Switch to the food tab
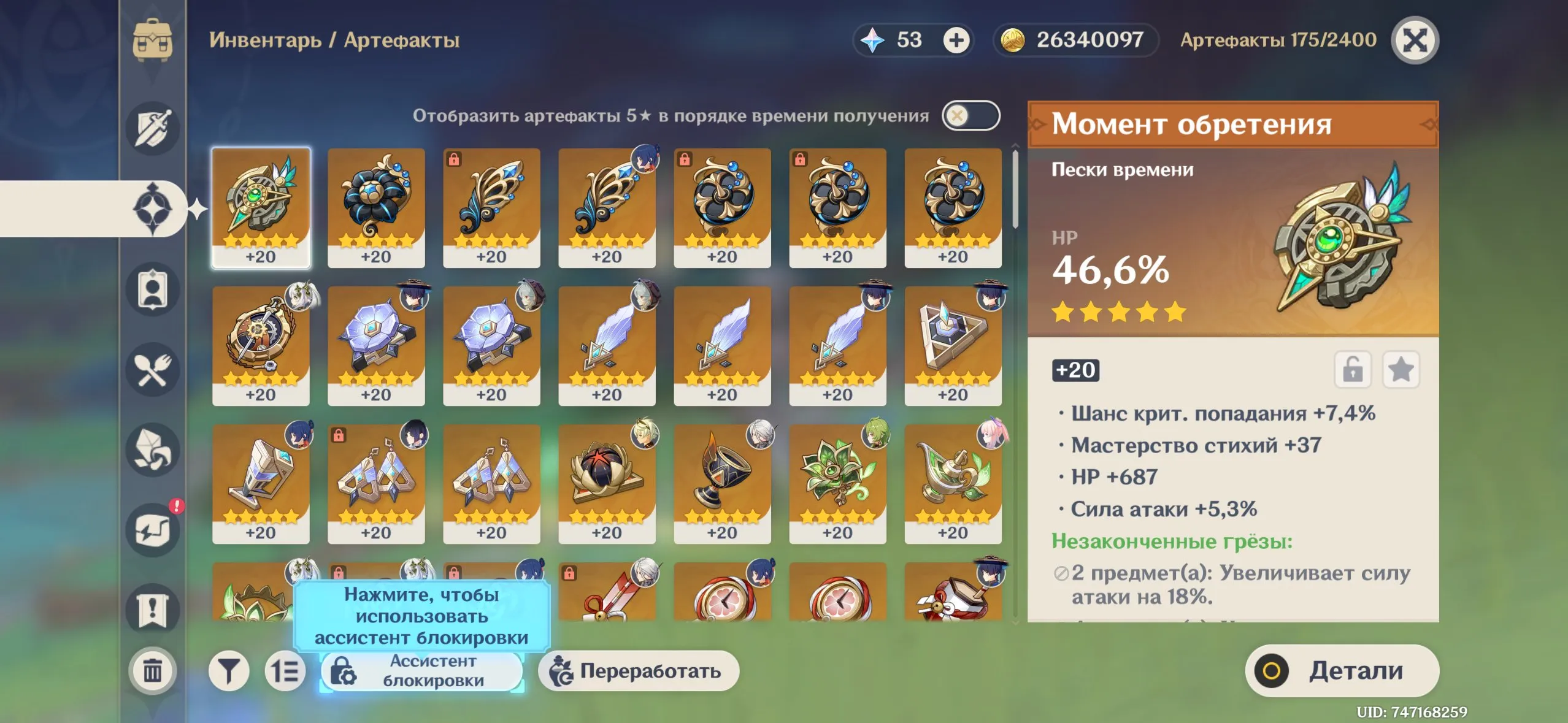1568x723 pixels. [153, 370]
